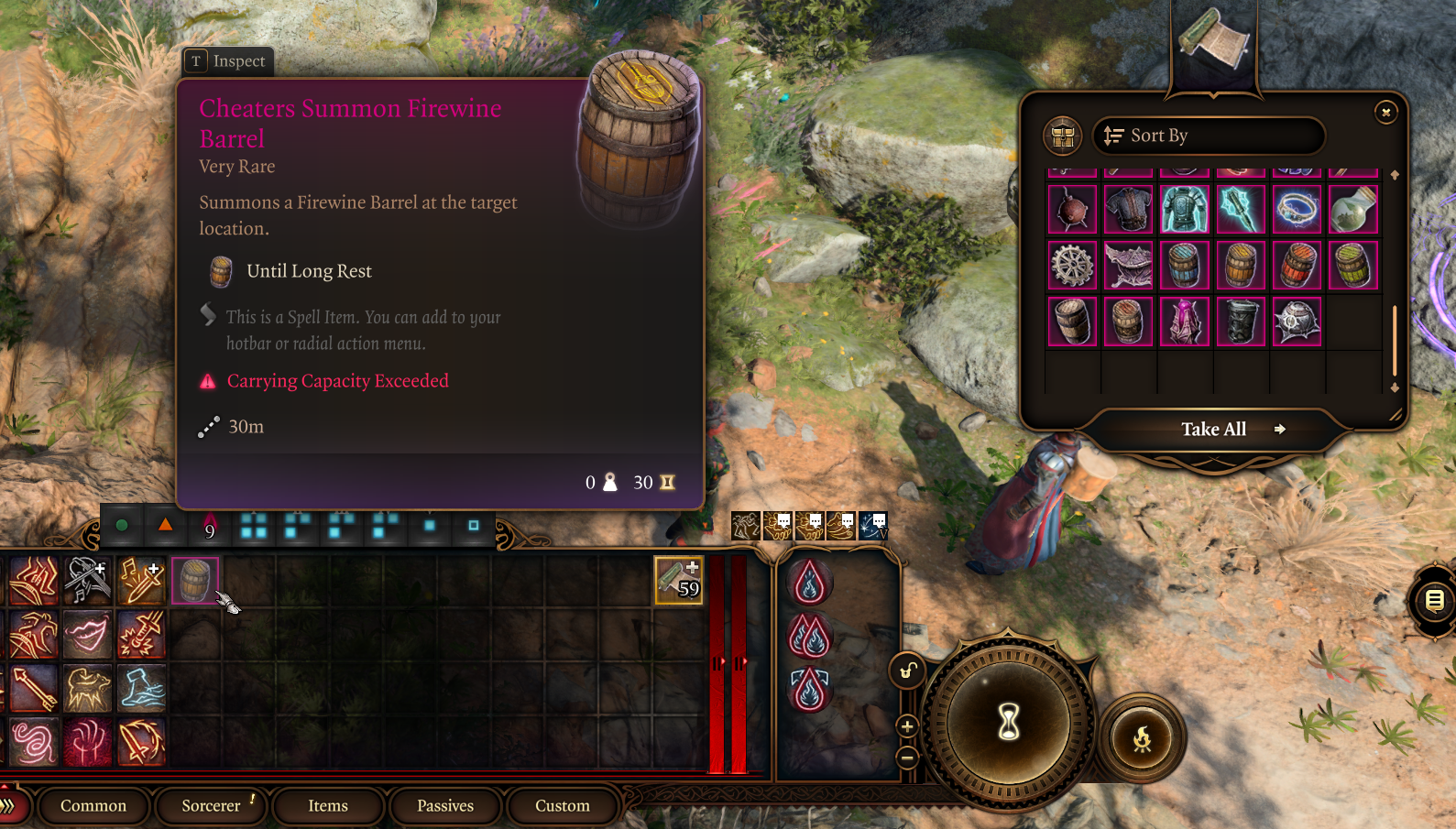Open the Custom hotbar tab

point(563,805)
